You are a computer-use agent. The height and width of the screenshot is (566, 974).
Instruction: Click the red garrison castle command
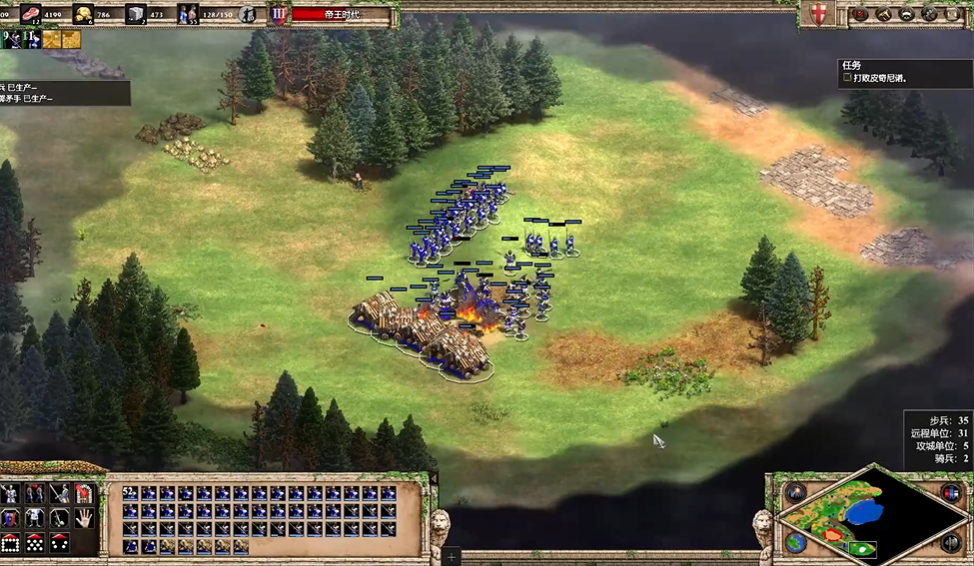(85, 494)
